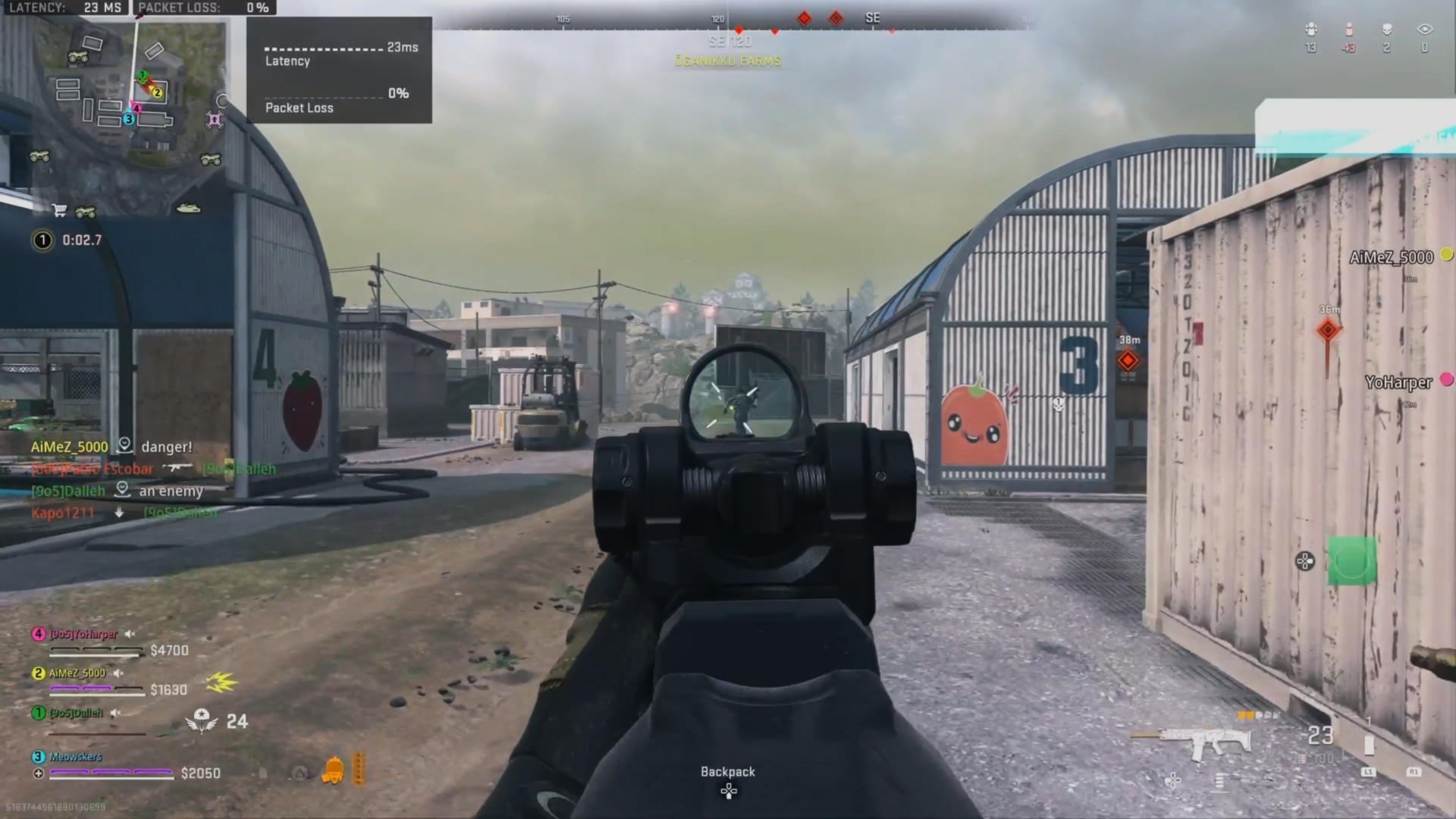Click the skull kill counter icon at top right

(1386, 30)
